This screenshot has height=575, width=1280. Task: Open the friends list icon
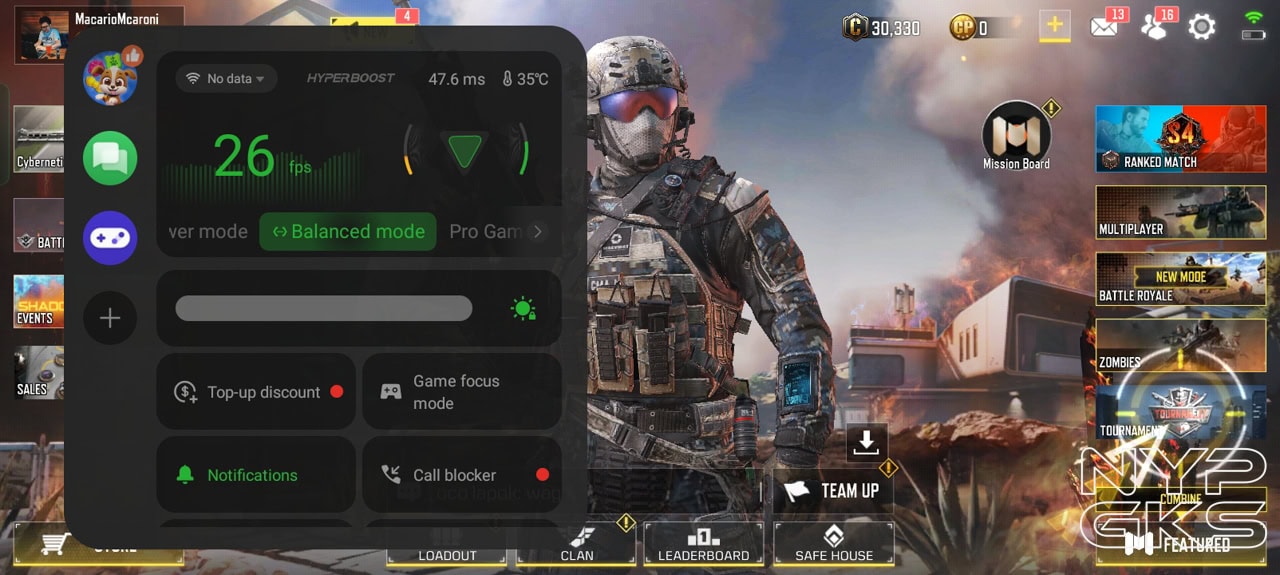pos(1154,27)
